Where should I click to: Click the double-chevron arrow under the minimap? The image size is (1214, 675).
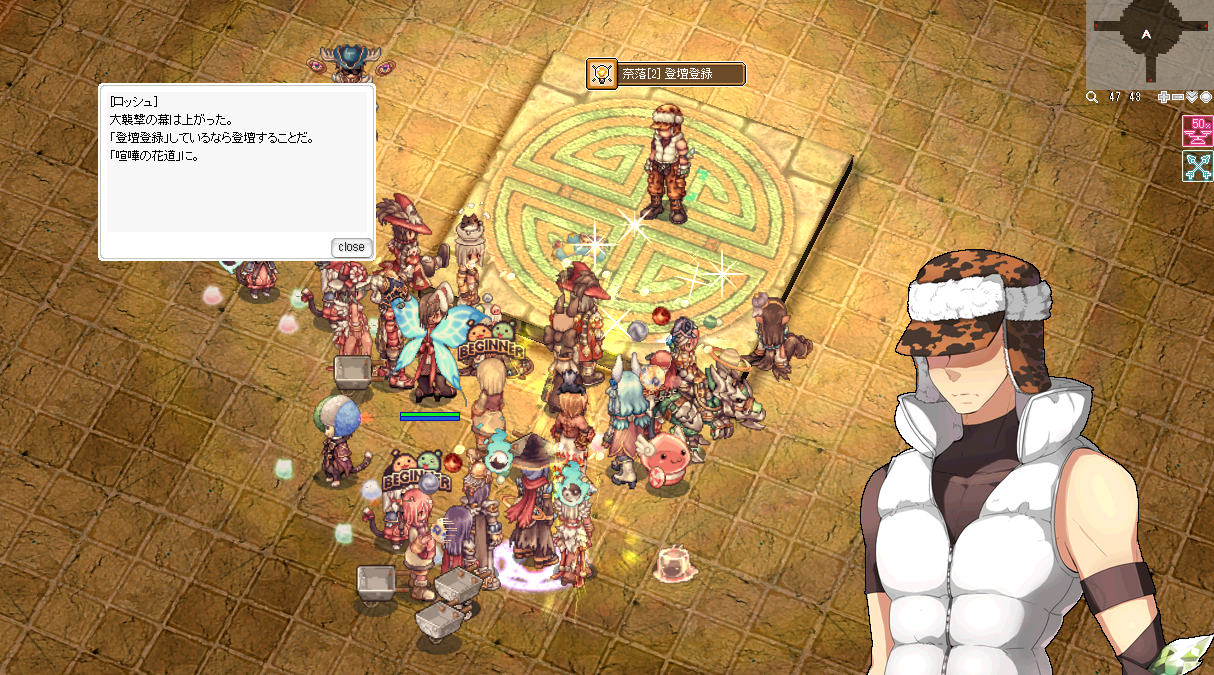tap(1192, 97)
